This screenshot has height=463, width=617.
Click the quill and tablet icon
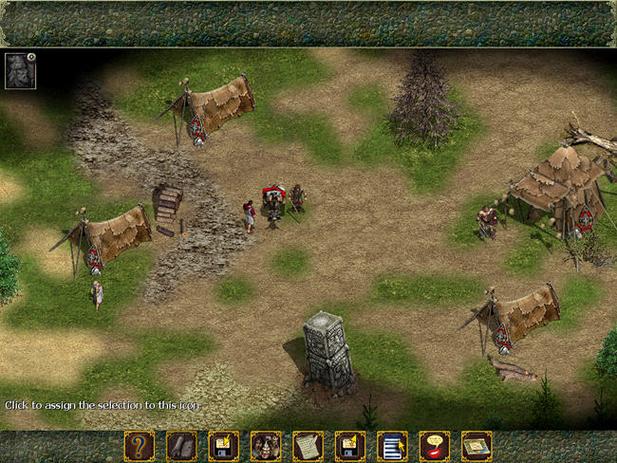point(181,446)
